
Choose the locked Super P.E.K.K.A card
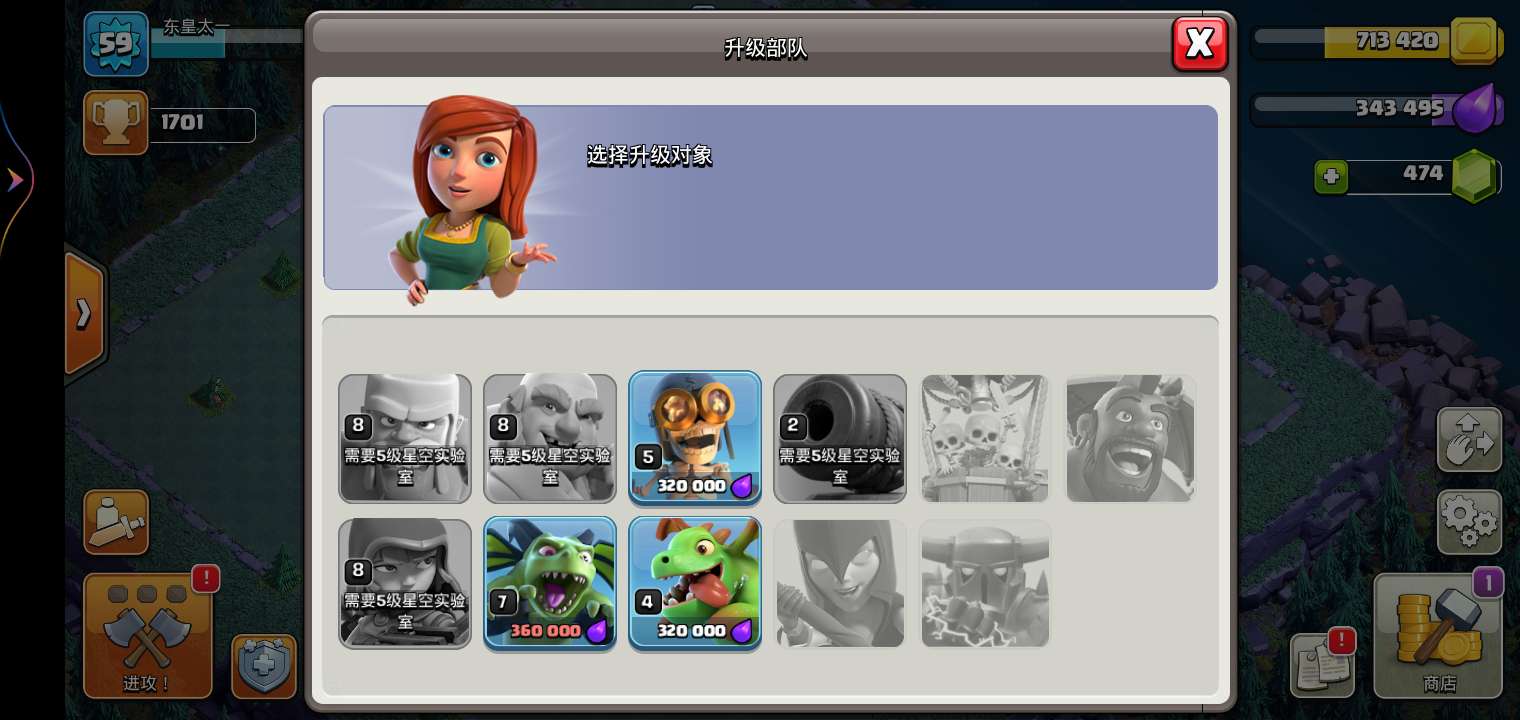pos(985,583)
